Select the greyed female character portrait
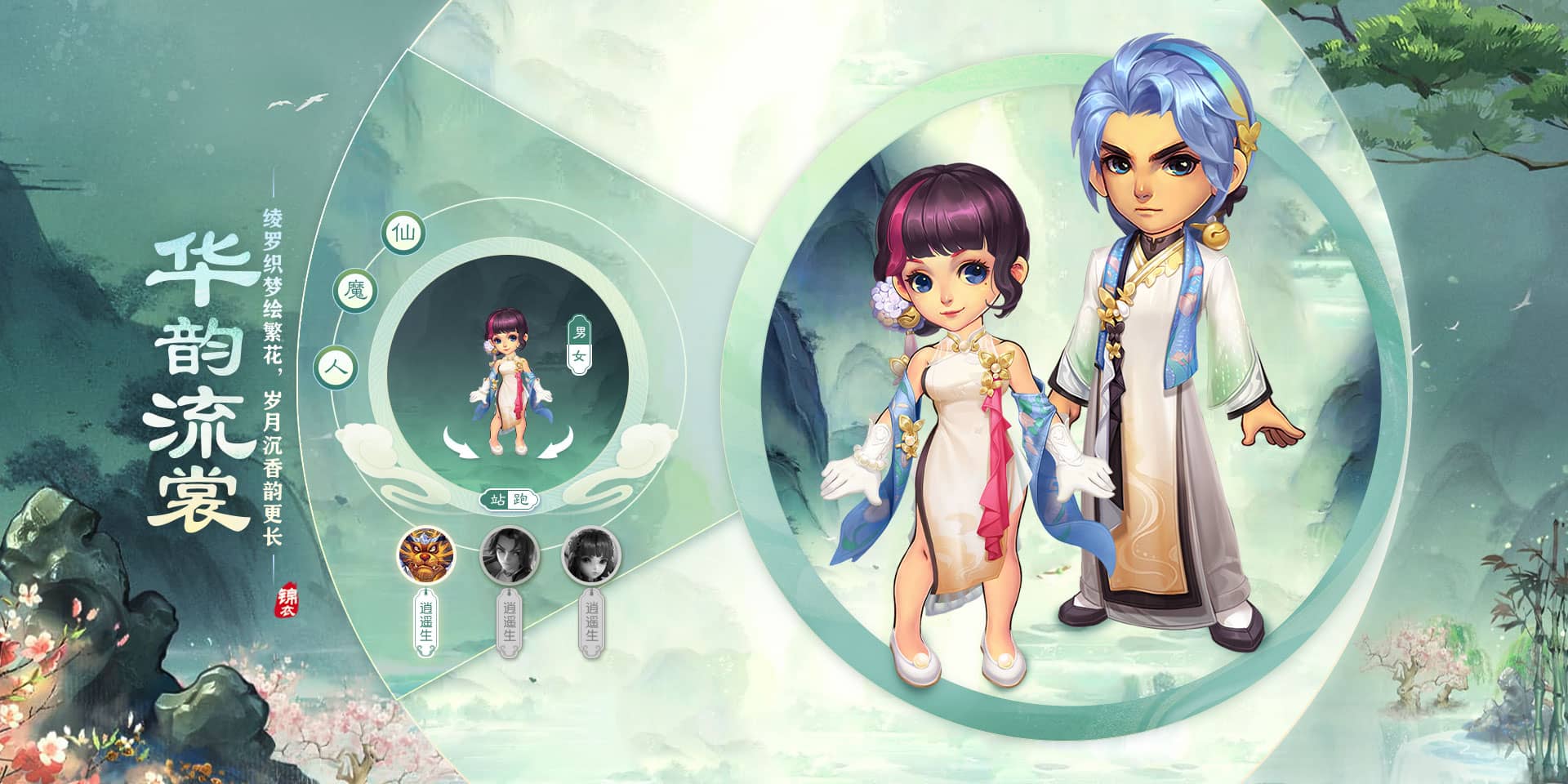Viewport: 1568px width, 784px height. tap(591, 555)
